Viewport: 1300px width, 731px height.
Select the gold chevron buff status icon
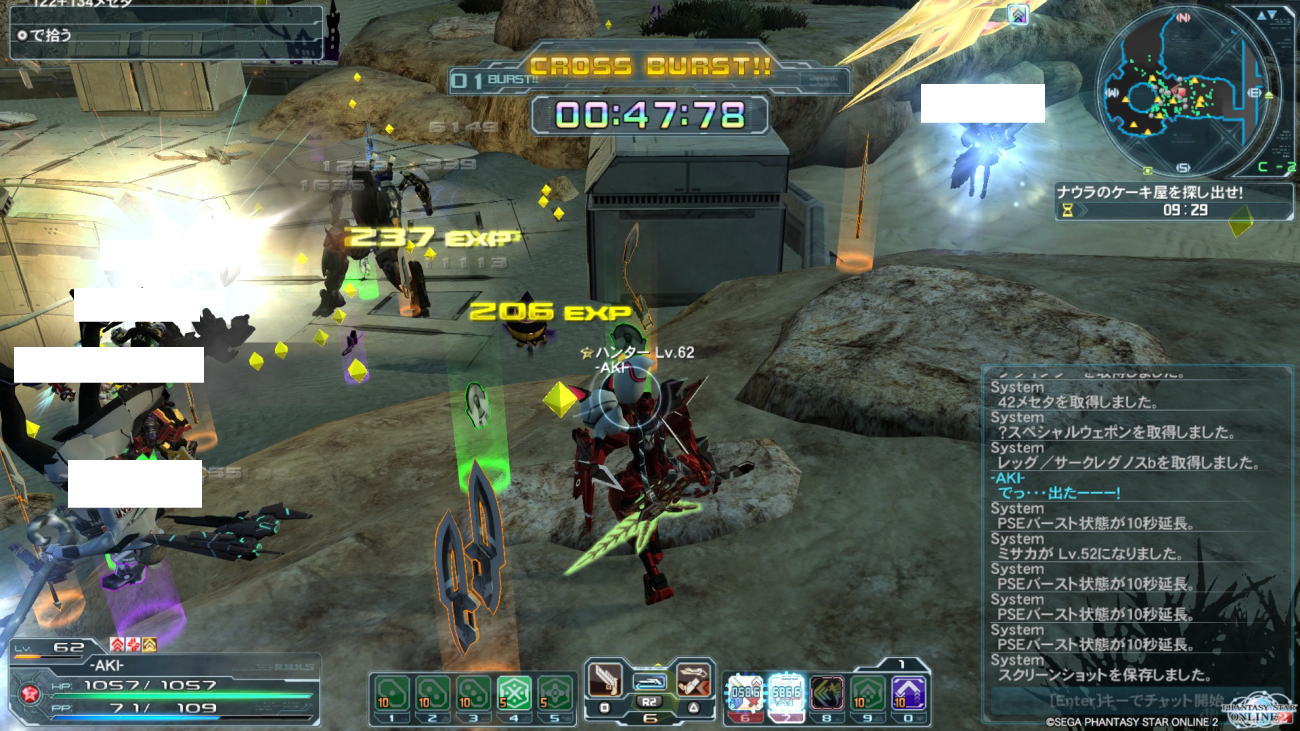point(149,644)
